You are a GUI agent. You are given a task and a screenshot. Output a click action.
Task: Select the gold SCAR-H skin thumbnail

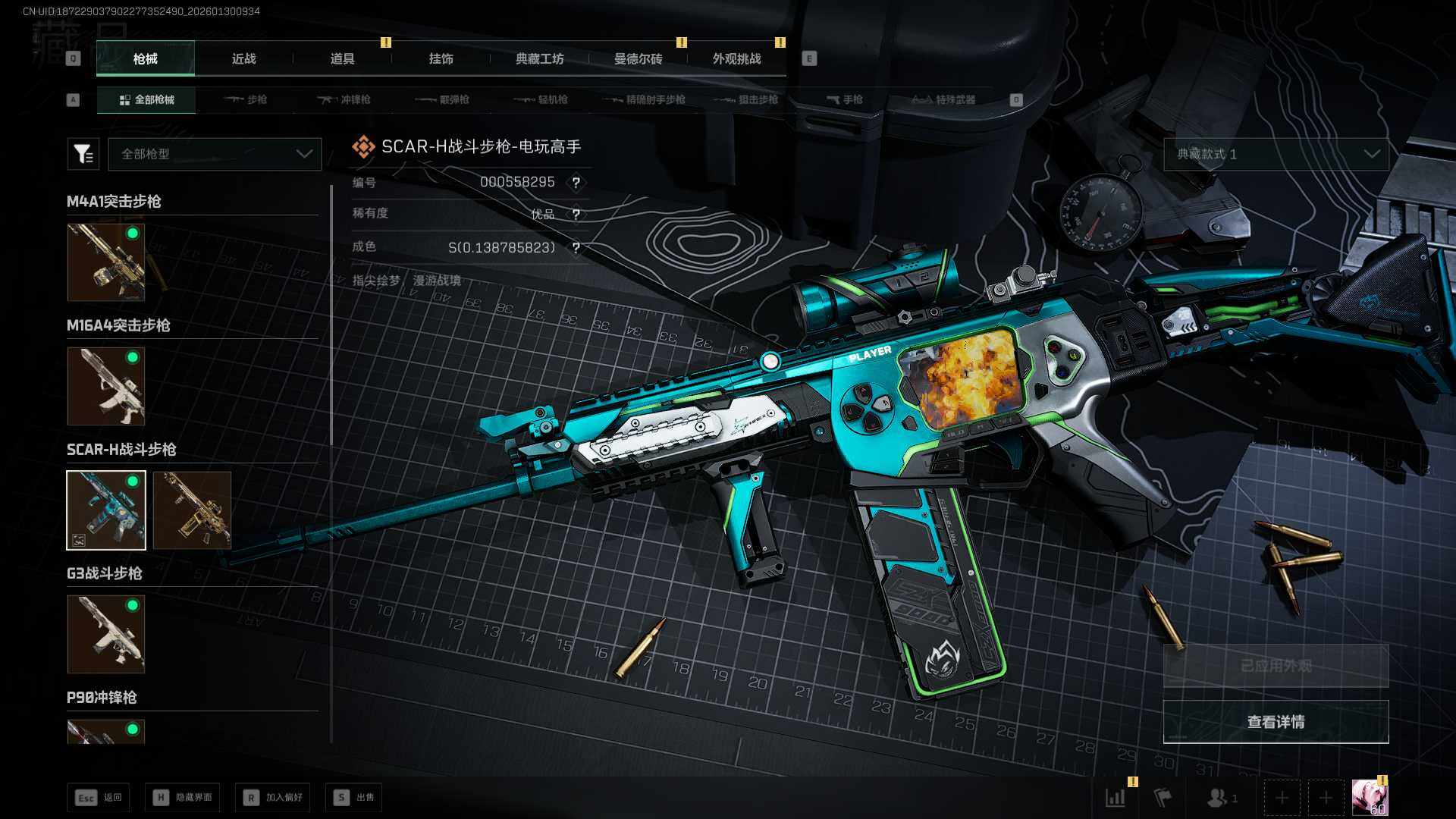coord(192,510)
